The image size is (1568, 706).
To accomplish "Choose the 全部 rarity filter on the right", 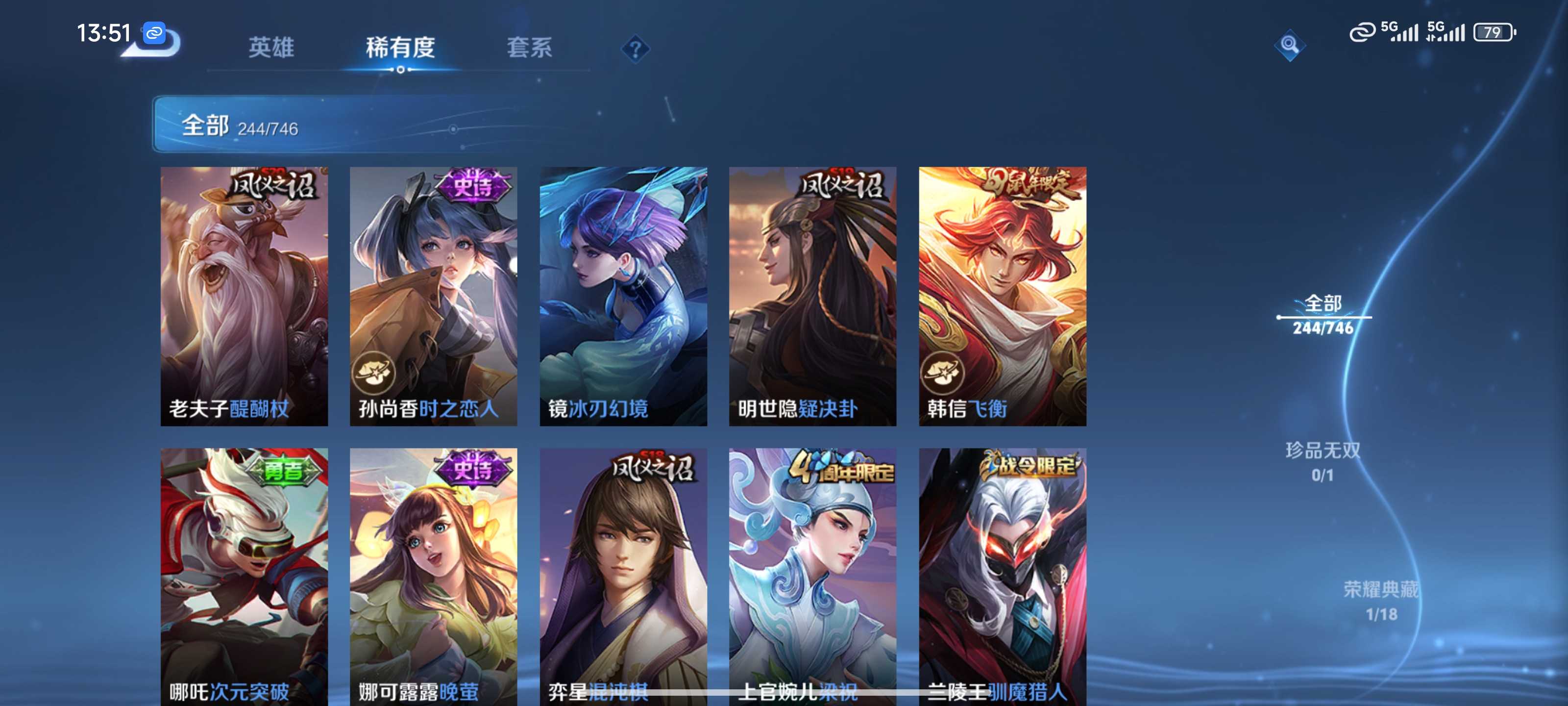I will tap(1323, 315).
